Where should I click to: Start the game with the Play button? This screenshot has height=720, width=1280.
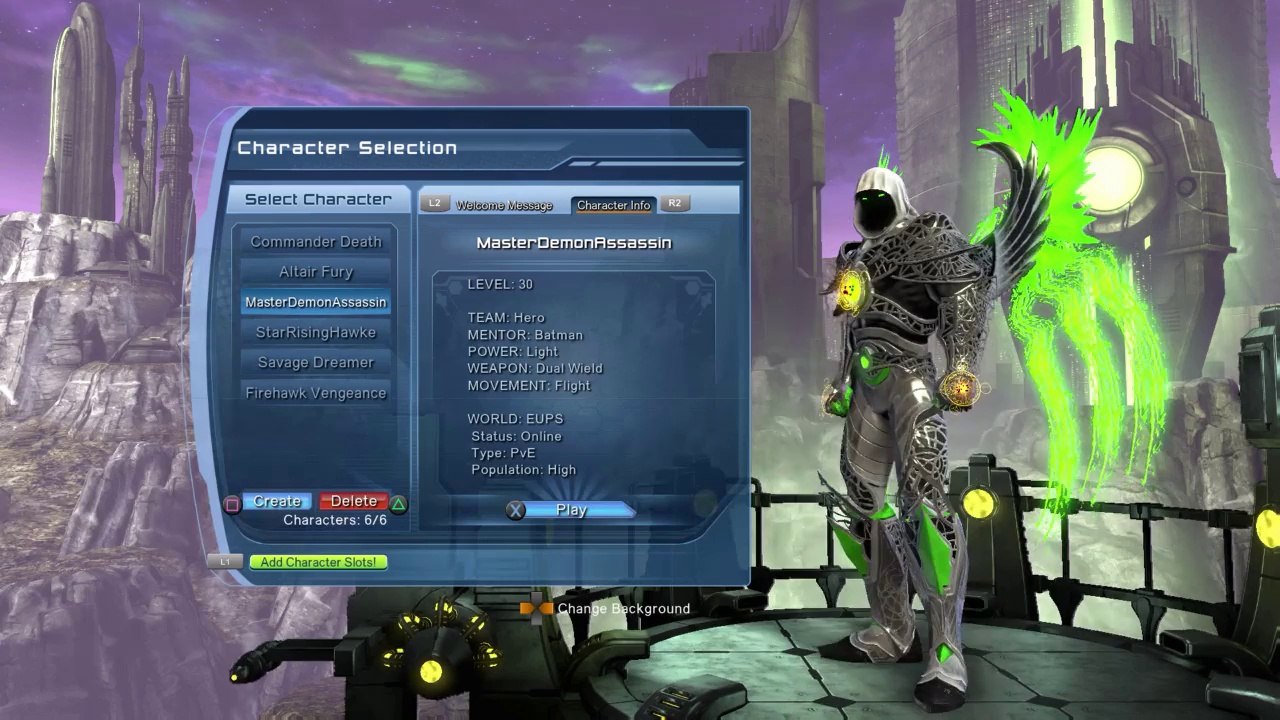coord(571,510)
